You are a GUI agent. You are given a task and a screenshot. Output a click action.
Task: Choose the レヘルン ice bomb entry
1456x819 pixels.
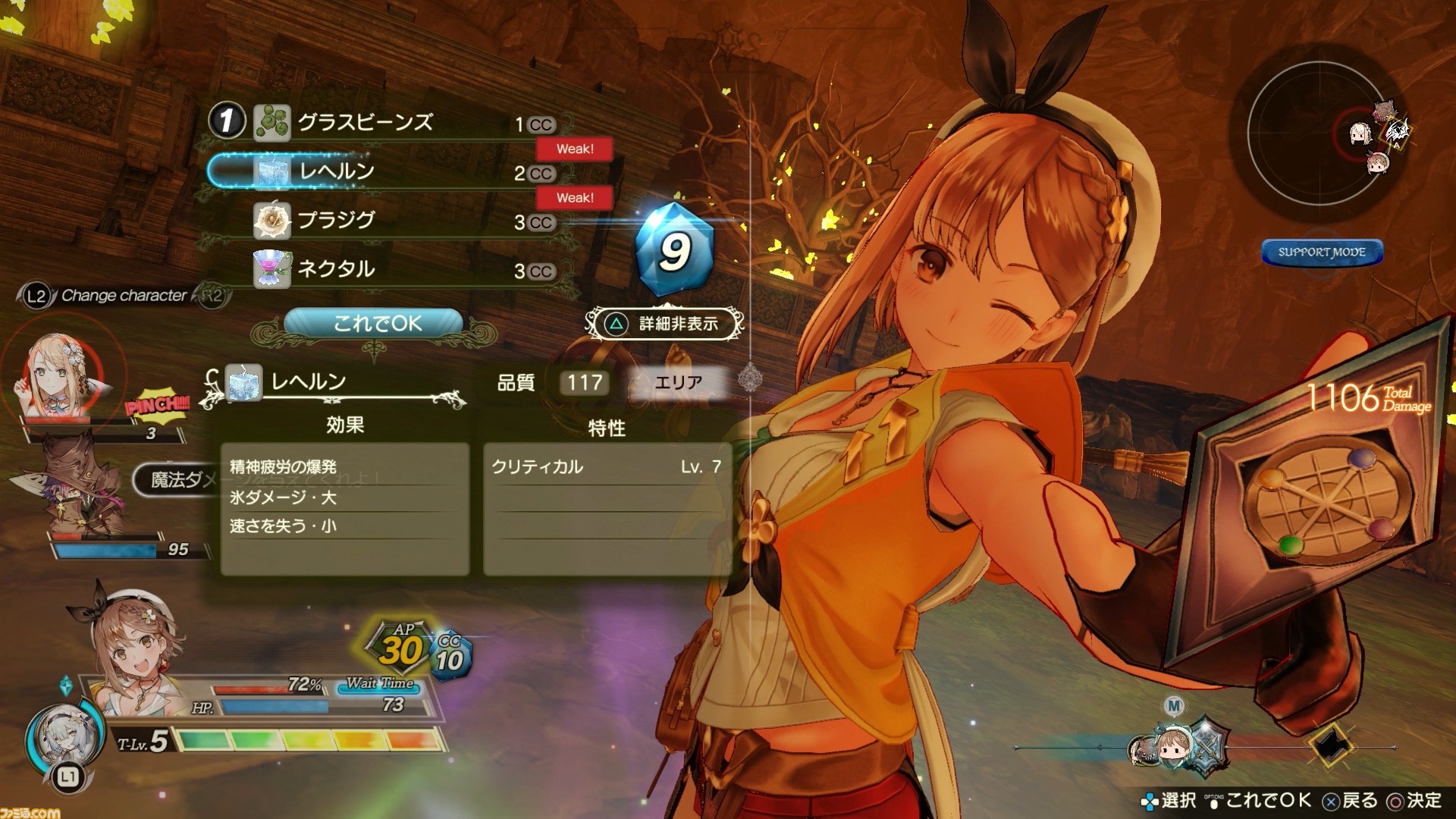336,171
